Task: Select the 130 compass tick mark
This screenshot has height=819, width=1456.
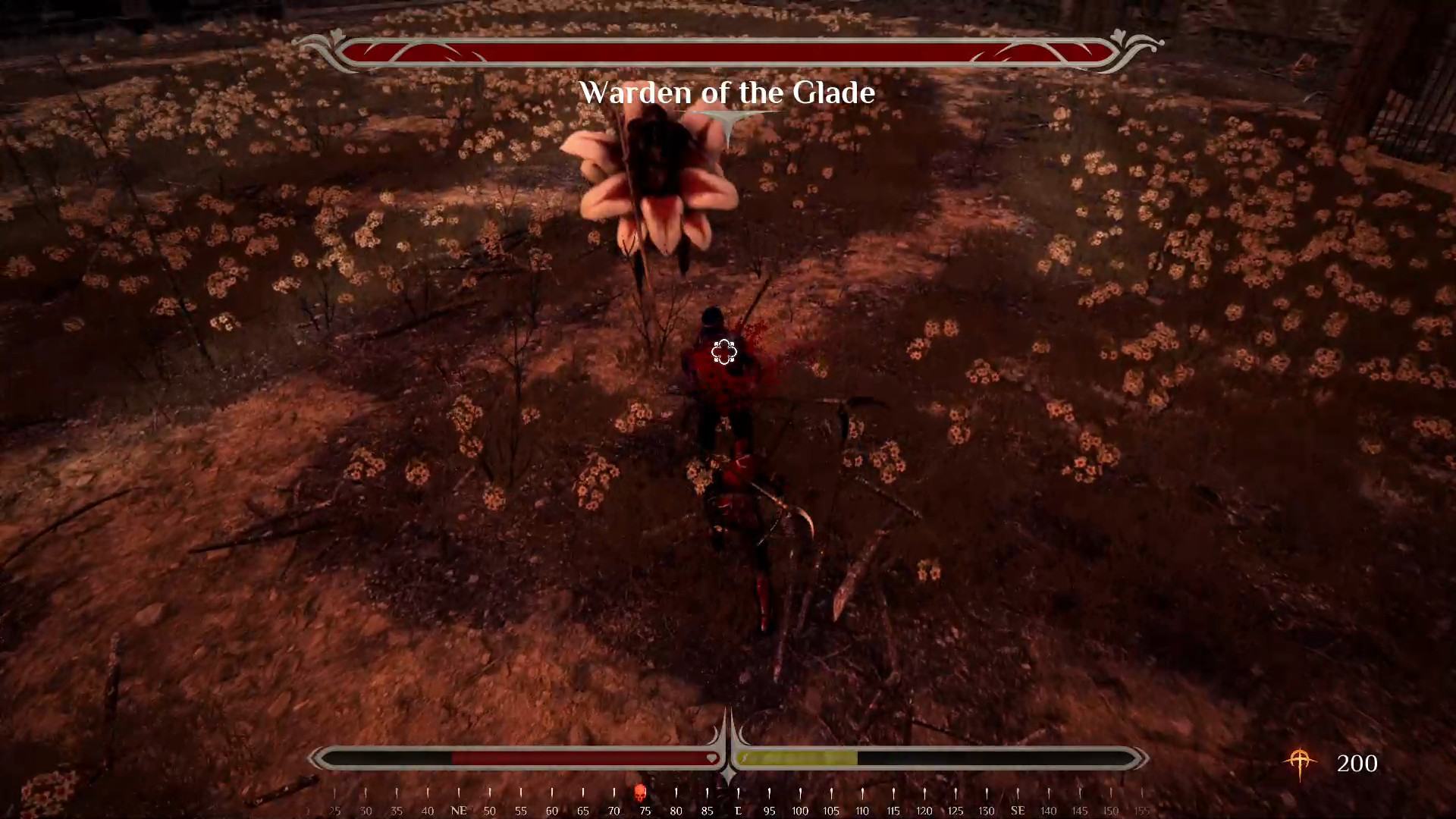Action: click(986, 810)
